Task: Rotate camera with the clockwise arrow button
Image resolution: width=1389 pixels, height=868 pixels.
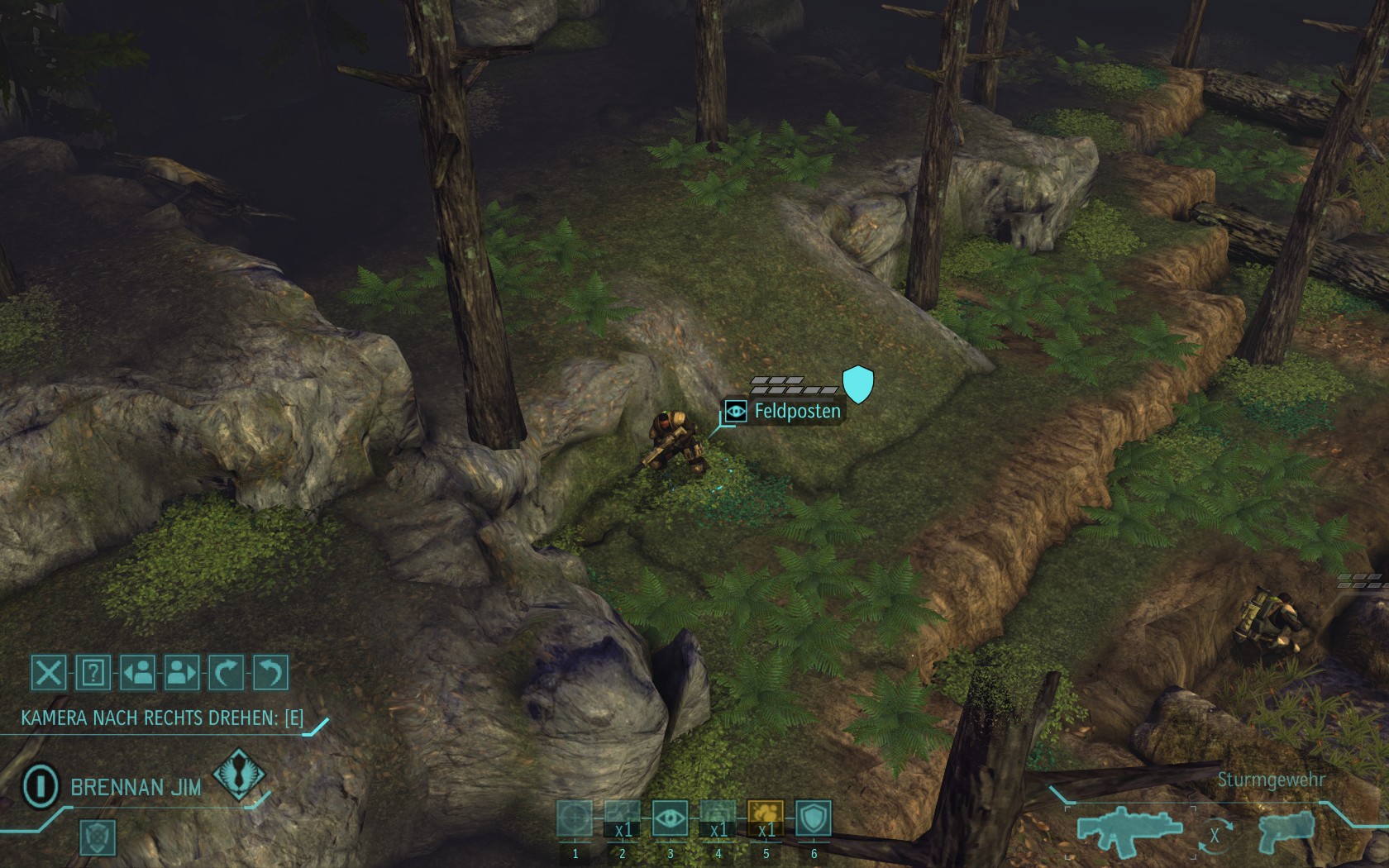Action: [x=227, y=673]
